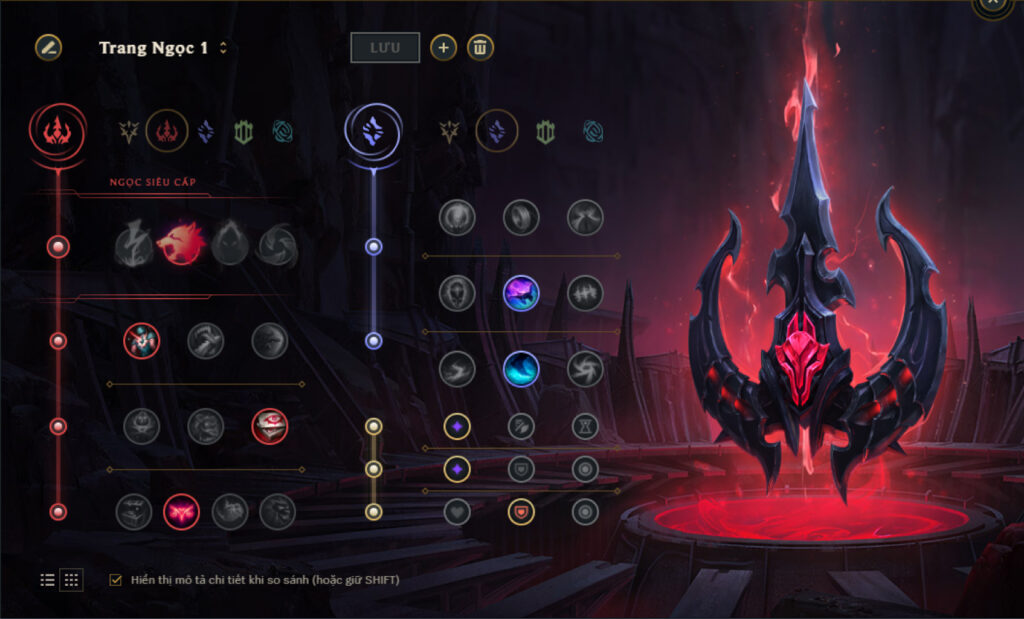Select the heart health stat shard

pos(457,511)
